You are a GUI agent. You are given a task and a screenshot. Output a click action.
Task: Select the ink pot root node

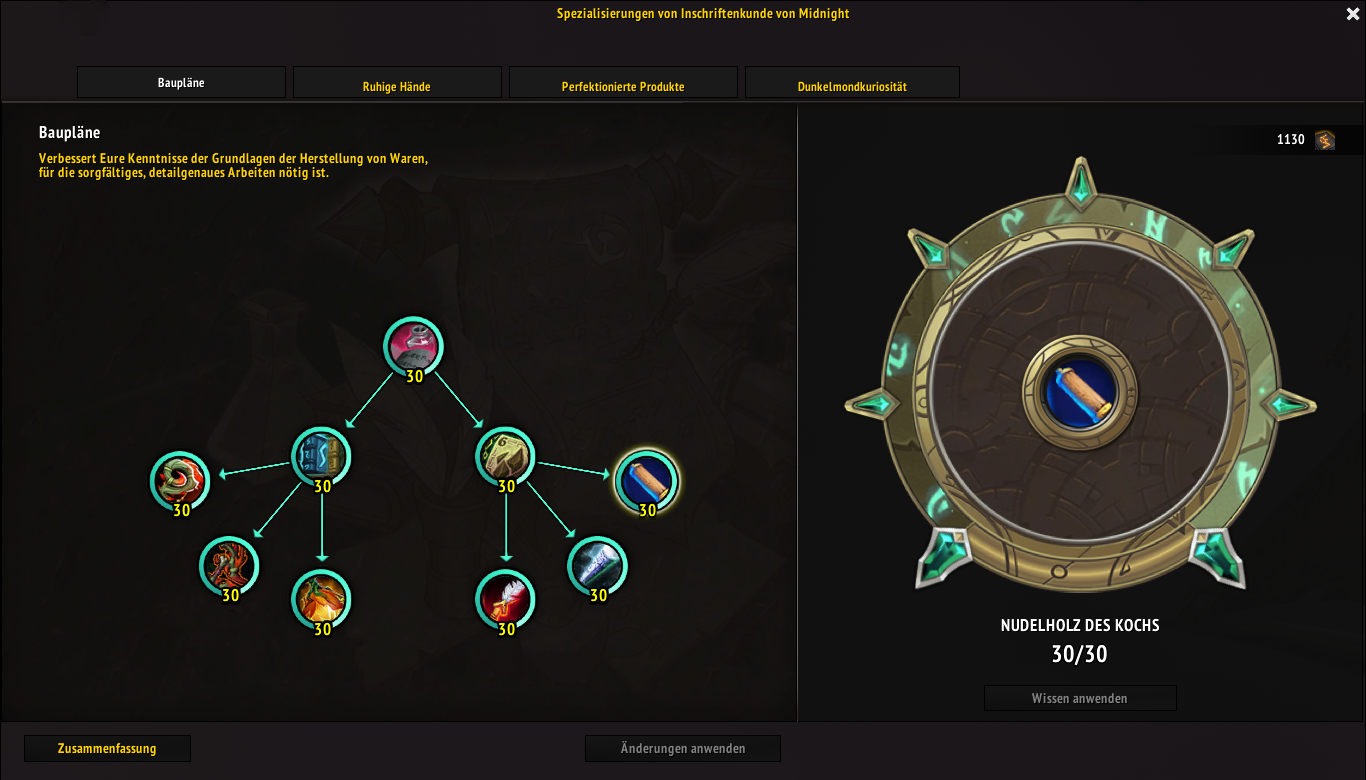coord(413,346)
